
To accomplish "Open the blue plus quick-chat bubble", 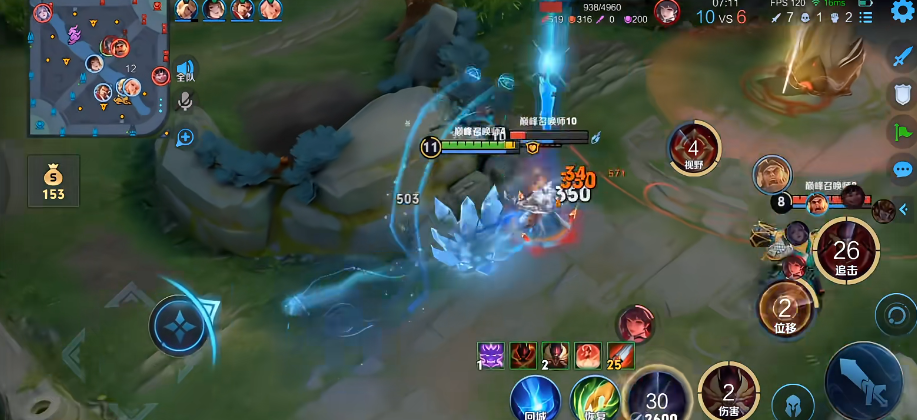I will click(185, 137).
